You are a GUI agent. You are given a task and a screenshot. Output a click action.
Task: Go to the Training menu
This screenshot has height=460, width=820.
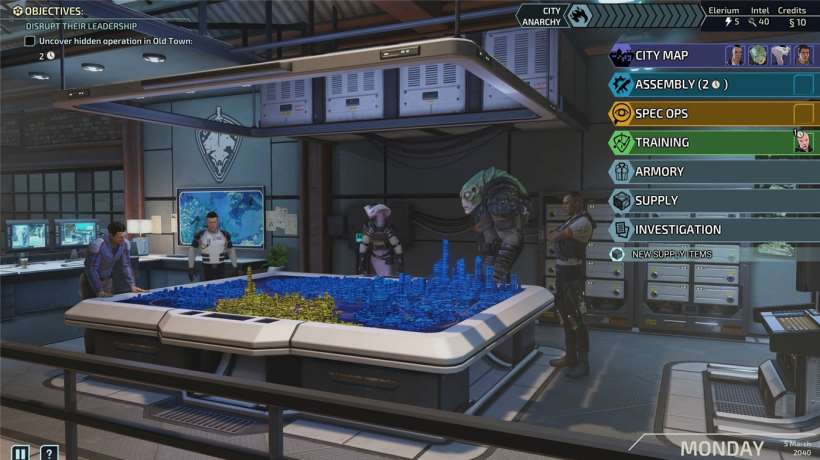(662, 143)
